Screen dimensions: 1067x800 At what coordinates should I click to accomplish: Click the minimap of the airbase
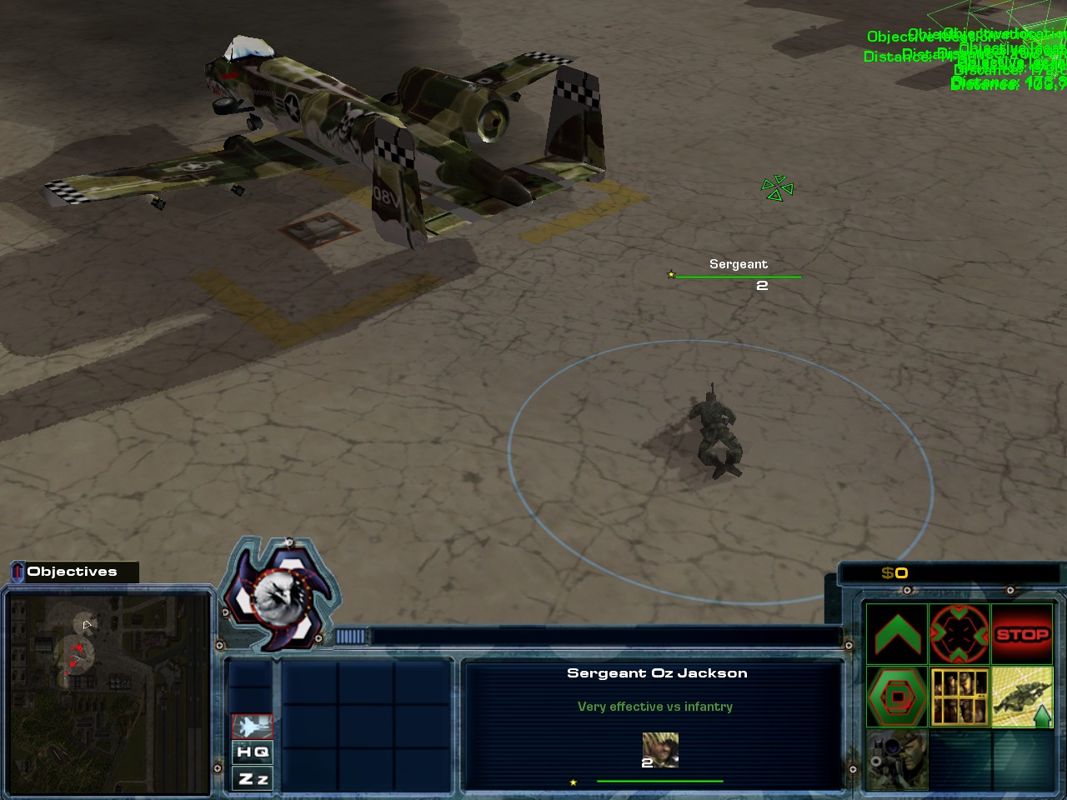pyautogui.click(x=108, y=690)
